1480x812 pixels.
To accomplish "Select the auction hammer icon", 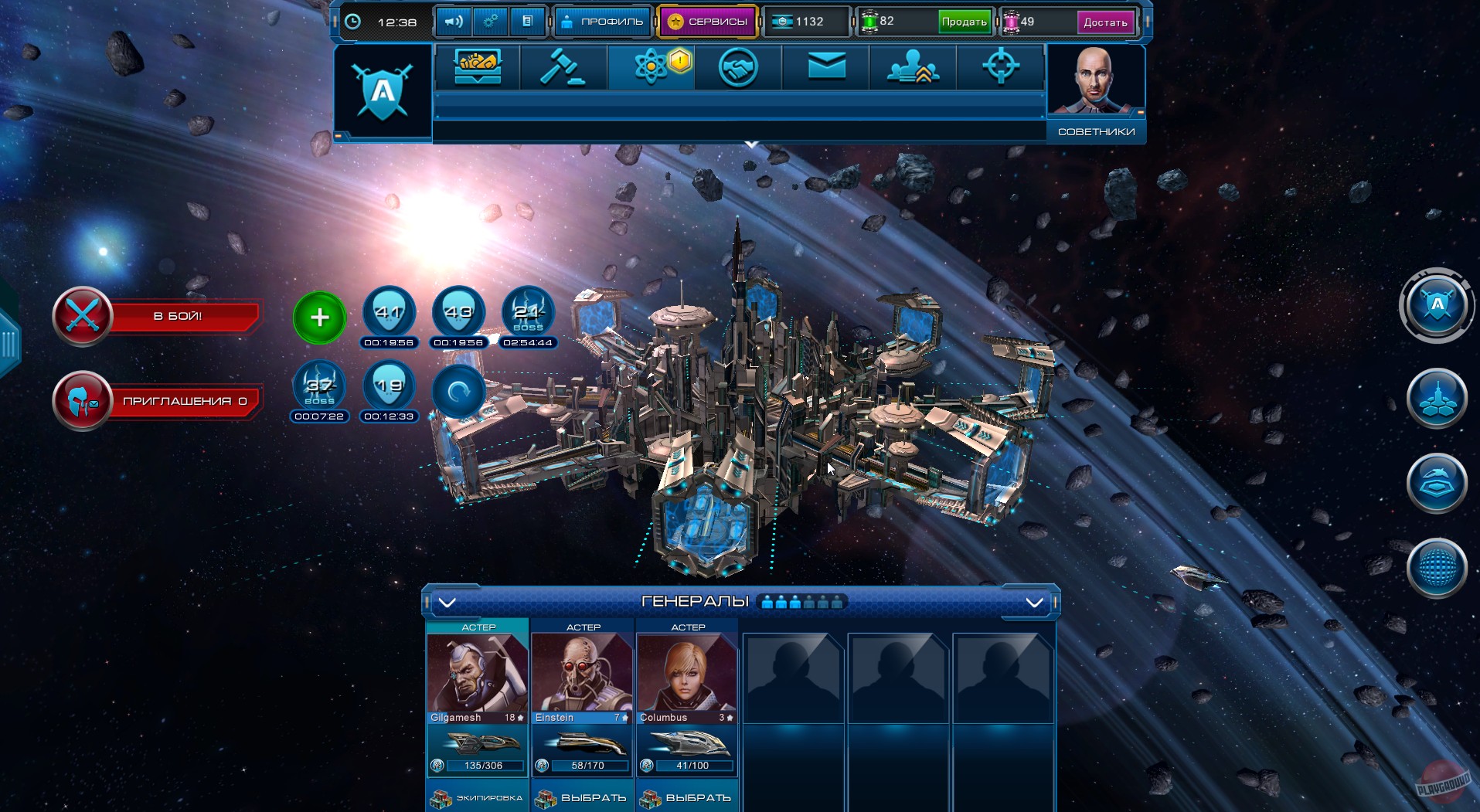I will [563, 67].
